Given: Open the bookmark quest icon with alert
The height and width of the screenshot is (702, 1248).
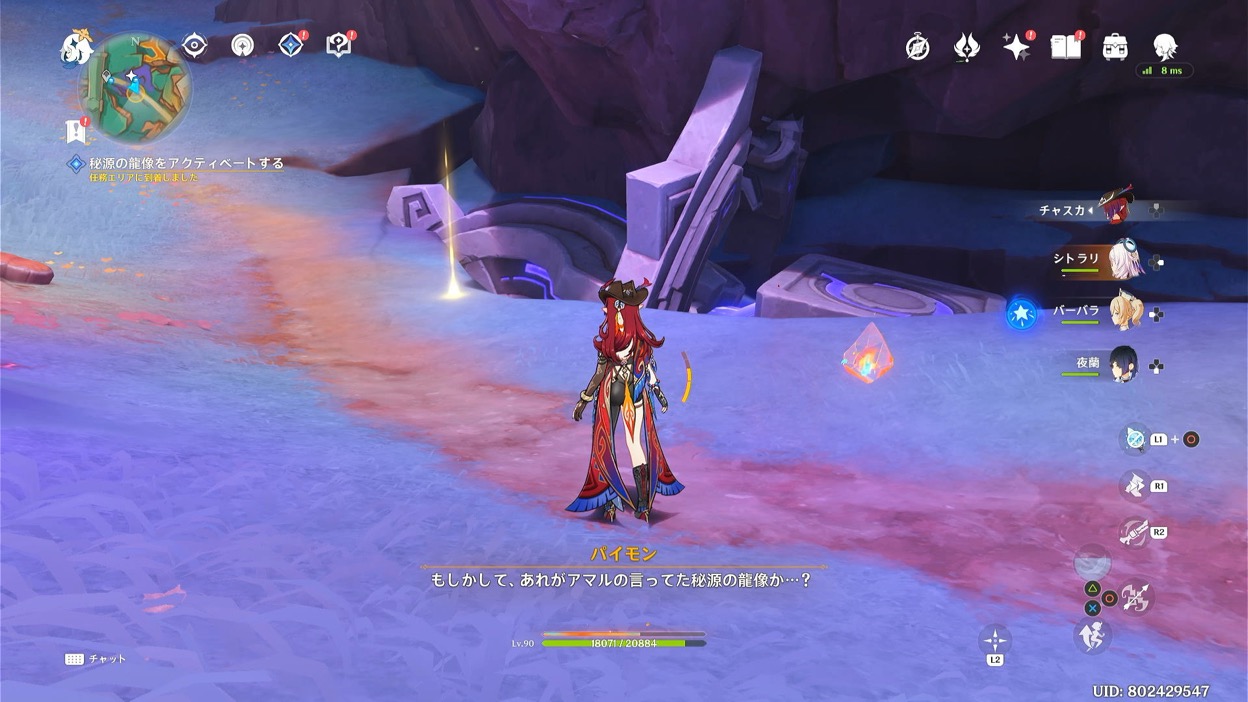Looking at the screenshot, I should (x=75, y=131).
